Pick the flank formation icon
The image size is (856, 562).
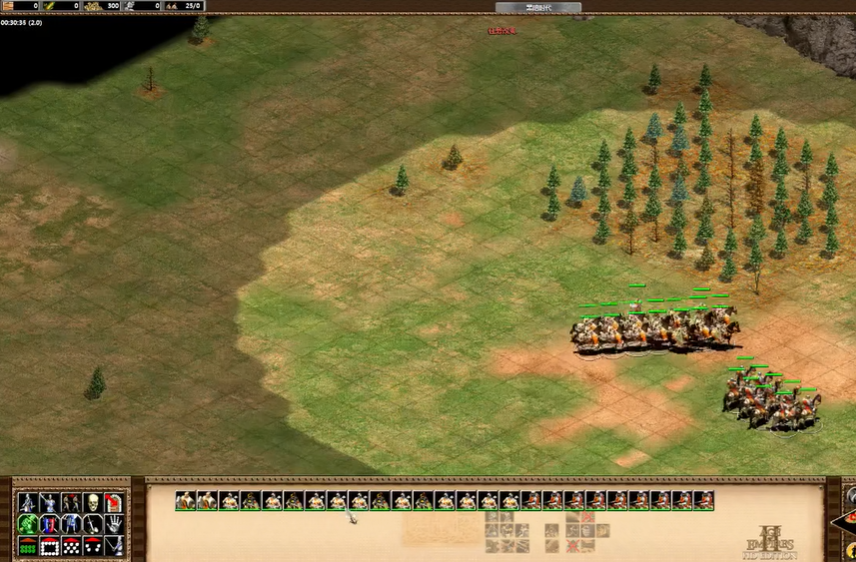click(93, 546)
